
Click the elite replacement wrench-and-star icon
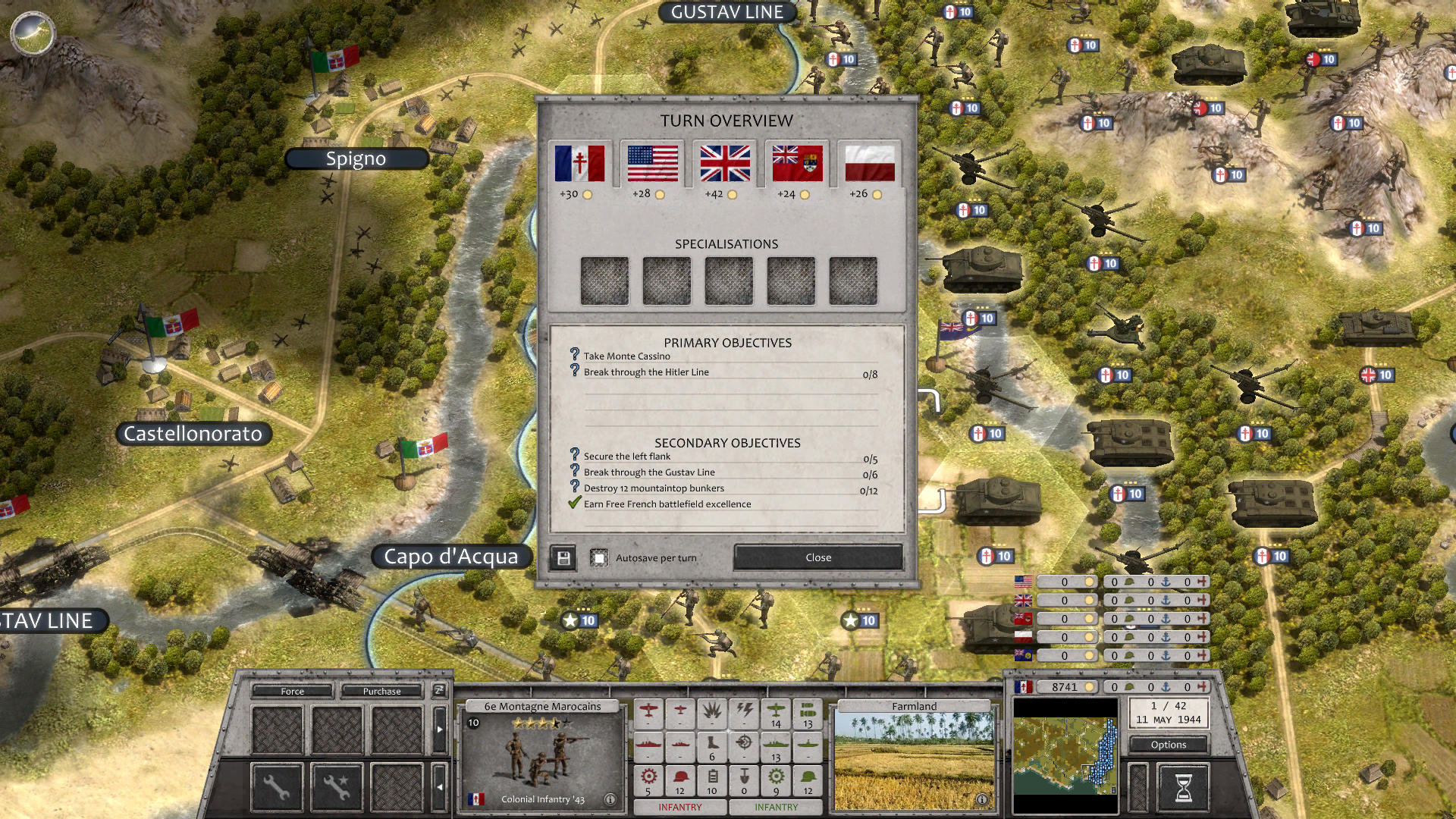pos(336,789)
